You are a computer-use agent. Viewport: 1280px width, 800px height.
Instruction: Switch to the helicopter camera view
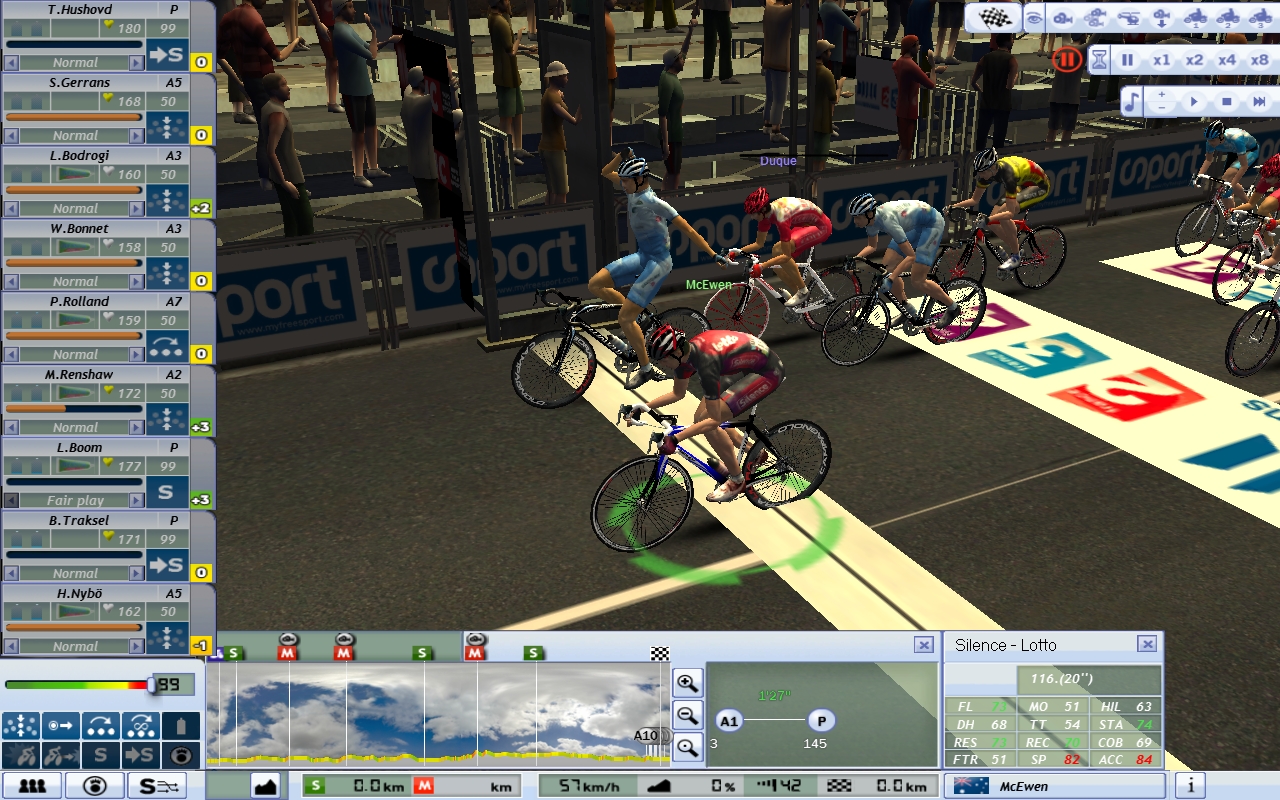tap(1127, 18)
